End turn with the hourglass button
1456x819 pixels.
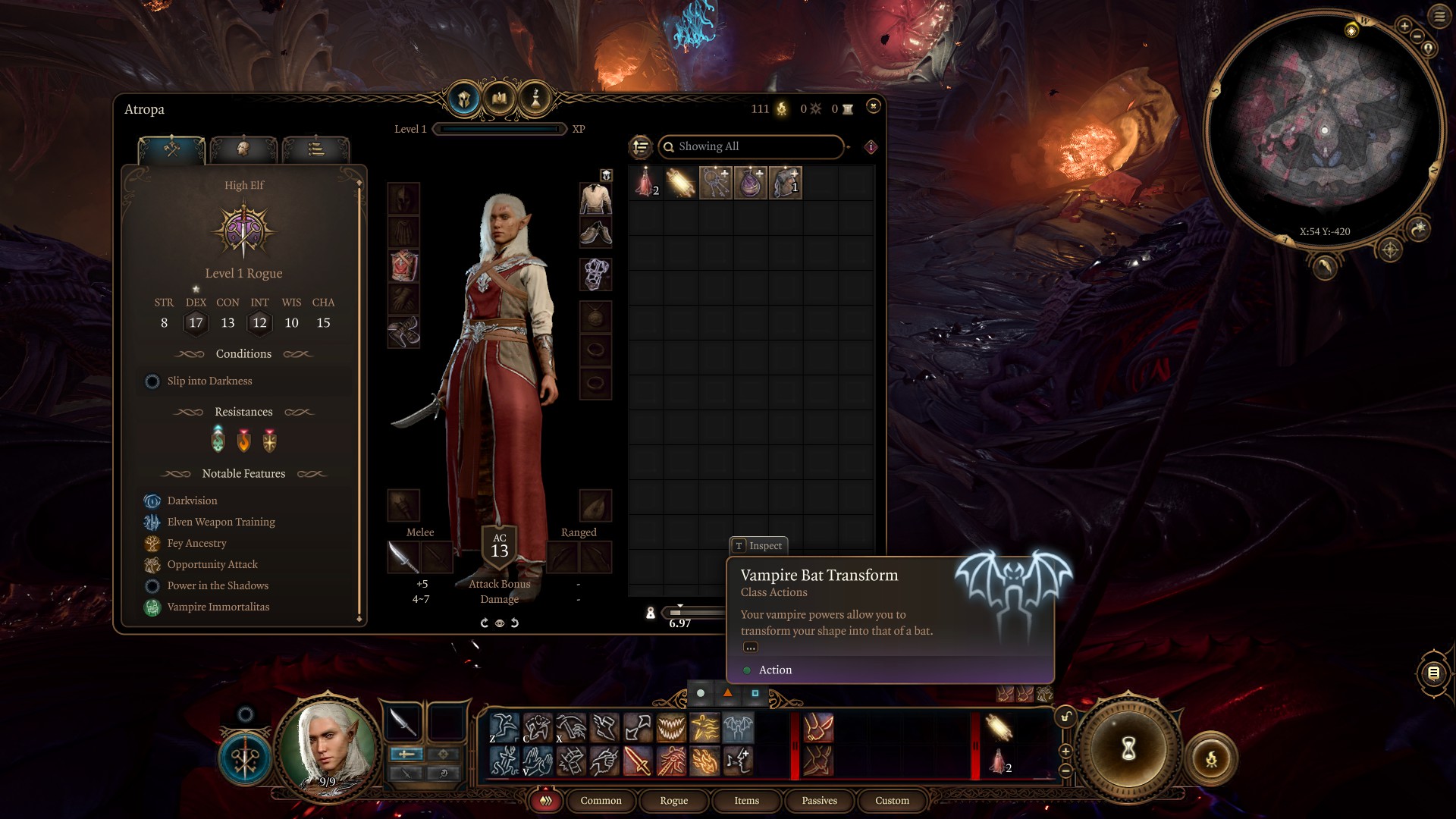(1128, 749)
